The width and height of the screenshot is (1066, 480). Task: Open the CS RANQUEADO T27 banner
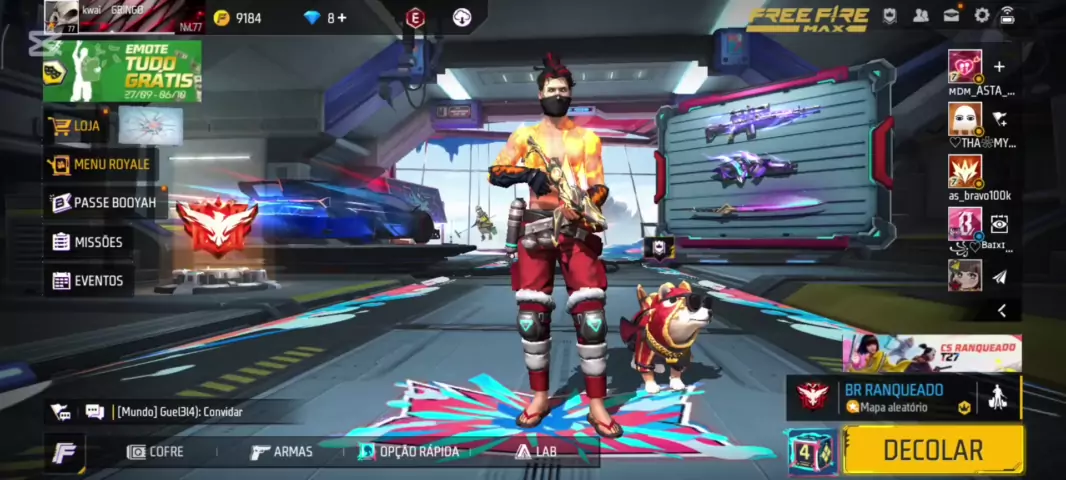coord(932,353)
